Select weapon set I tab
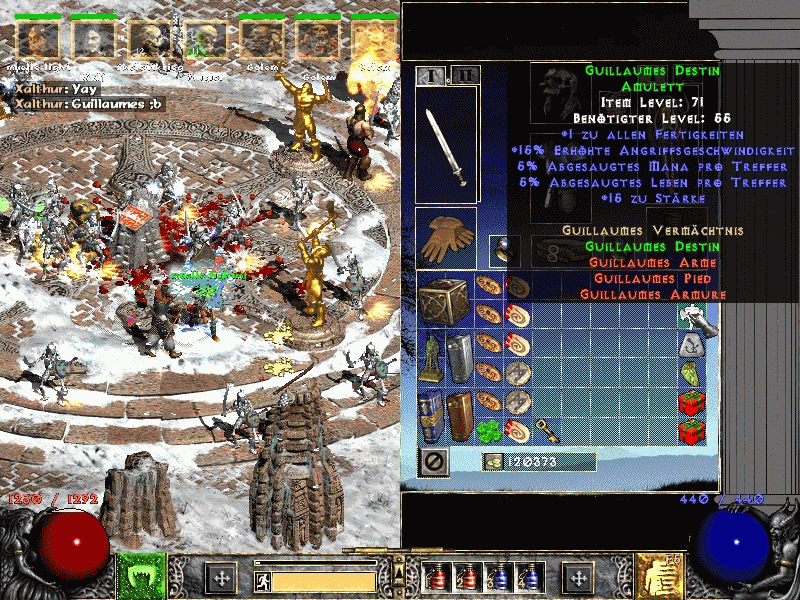Image resolution: width=800 pixels, height=600 pixels. [x=432, y=75]
